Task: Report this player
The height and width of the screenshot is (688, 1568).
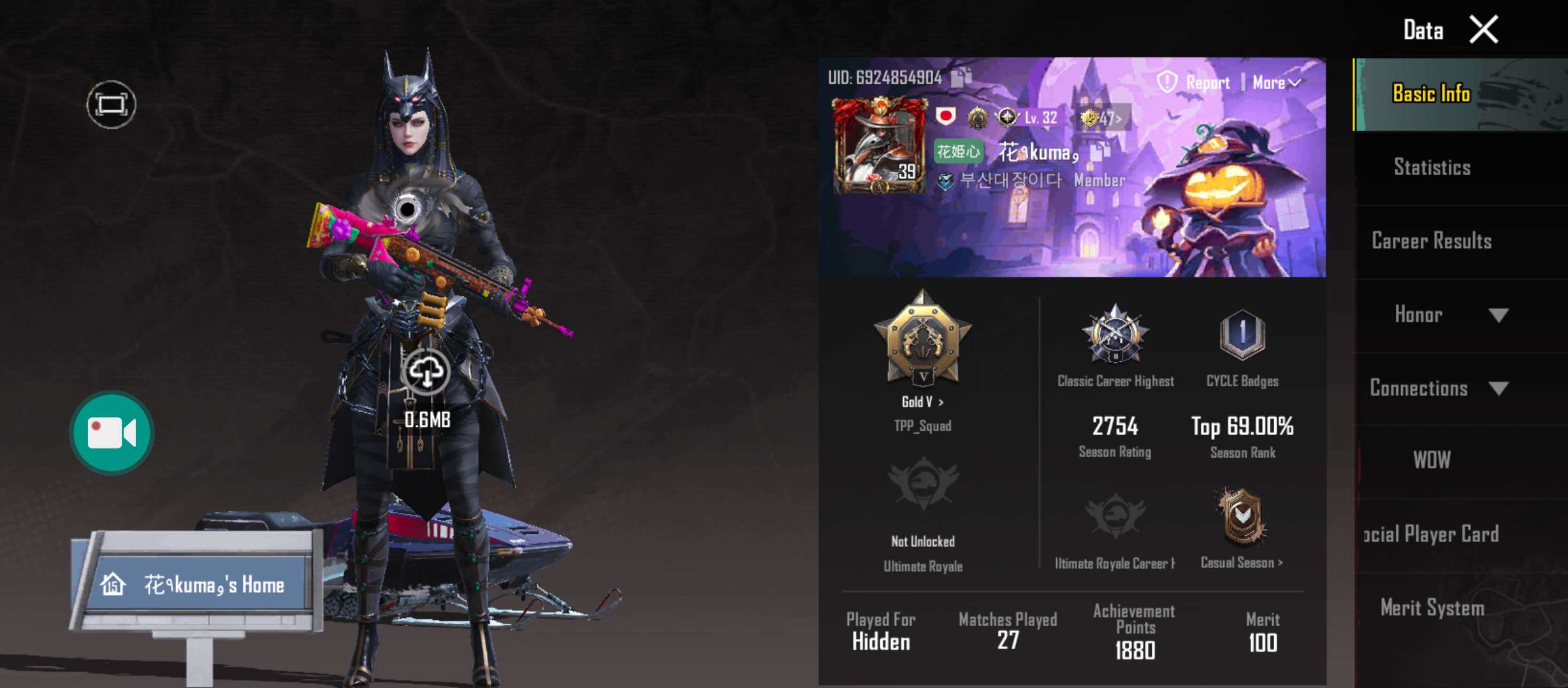Action: pos(1194,82)
